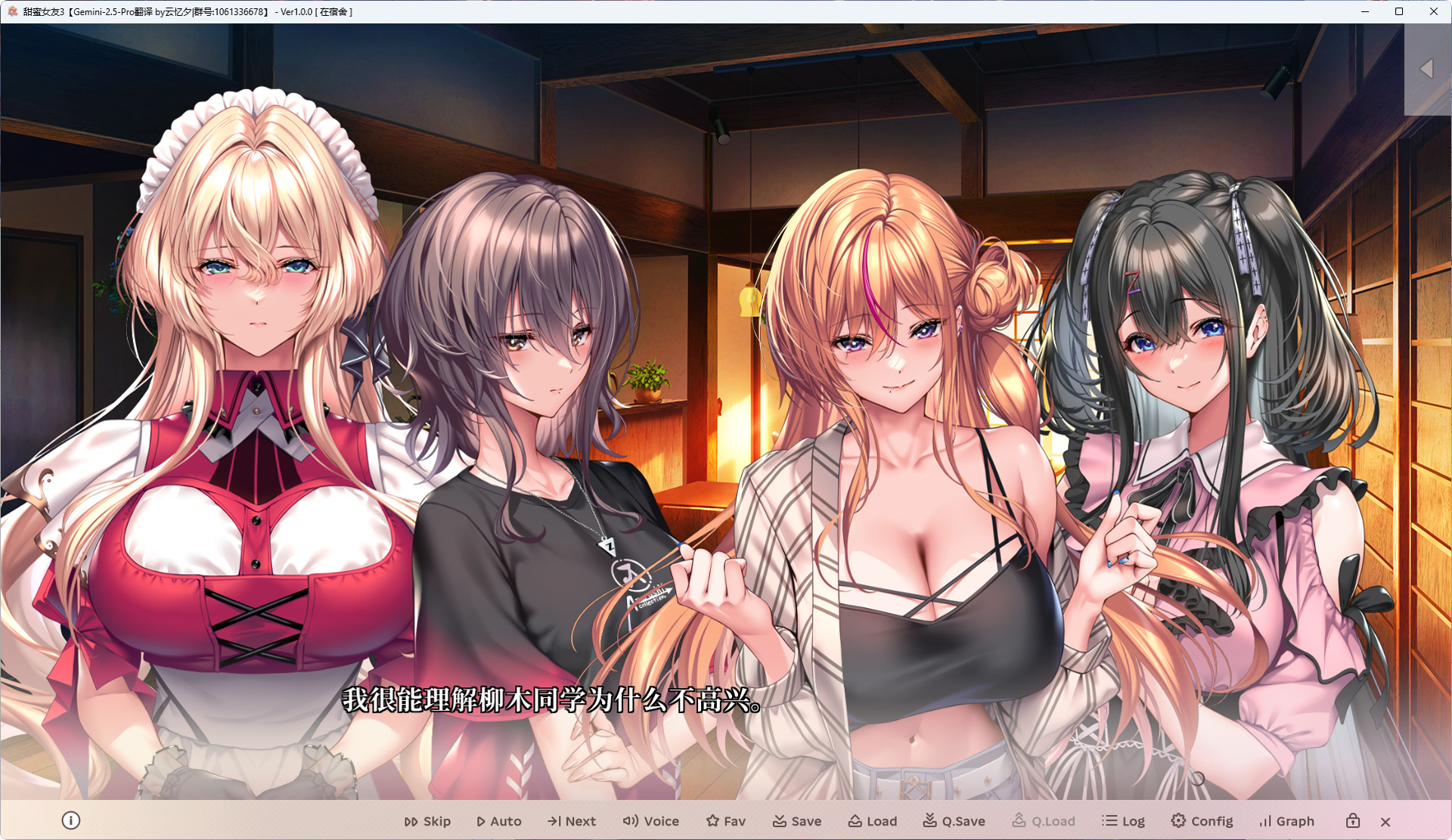Image resolution: width=1452 pixels, height=840 pixels.
Task: Replay the Voice line
Action: pyautogui.click(x=651, y=821)
